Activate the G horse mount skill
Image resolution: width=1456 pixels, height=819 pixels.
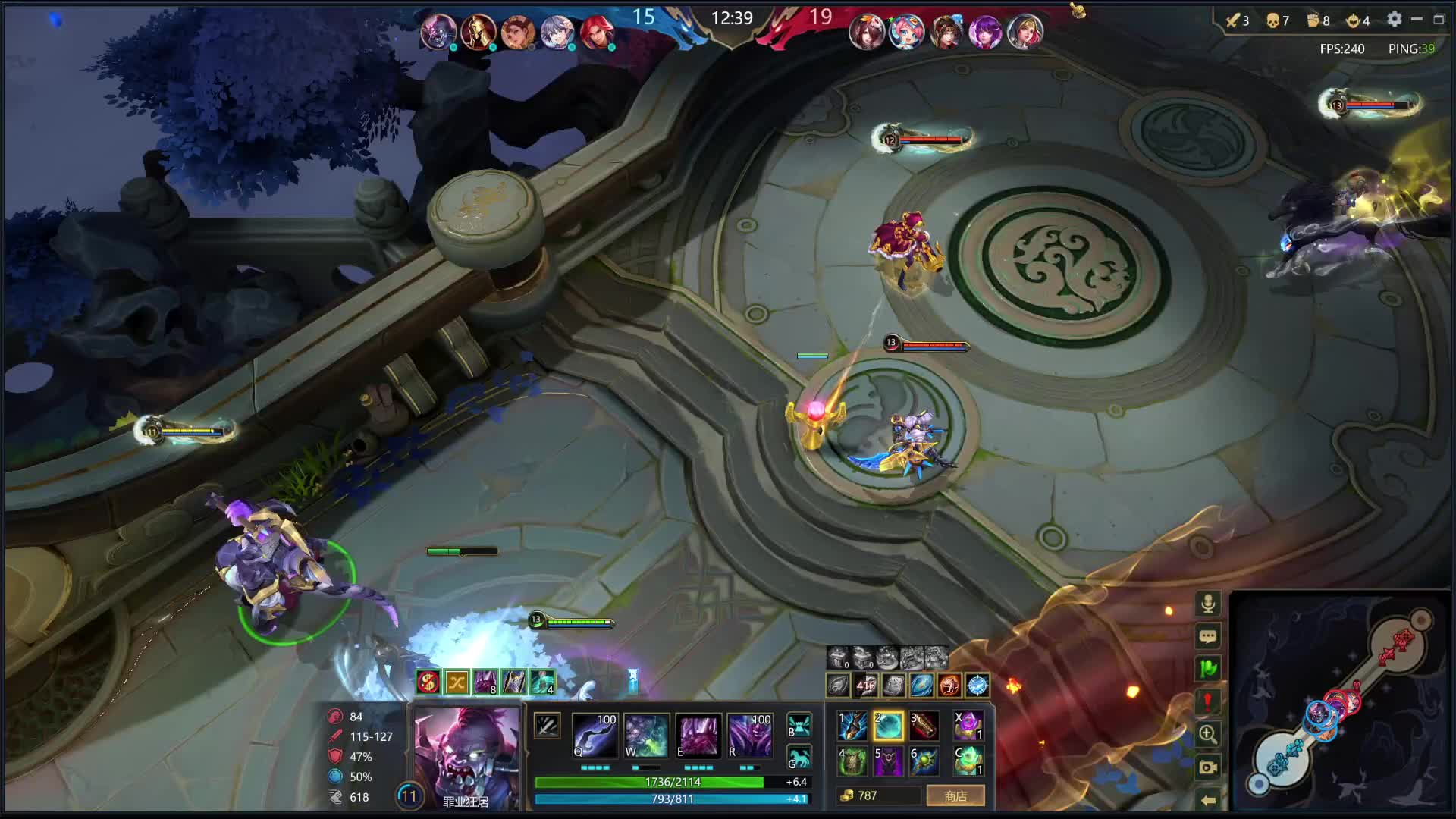[x=799, y=758]
